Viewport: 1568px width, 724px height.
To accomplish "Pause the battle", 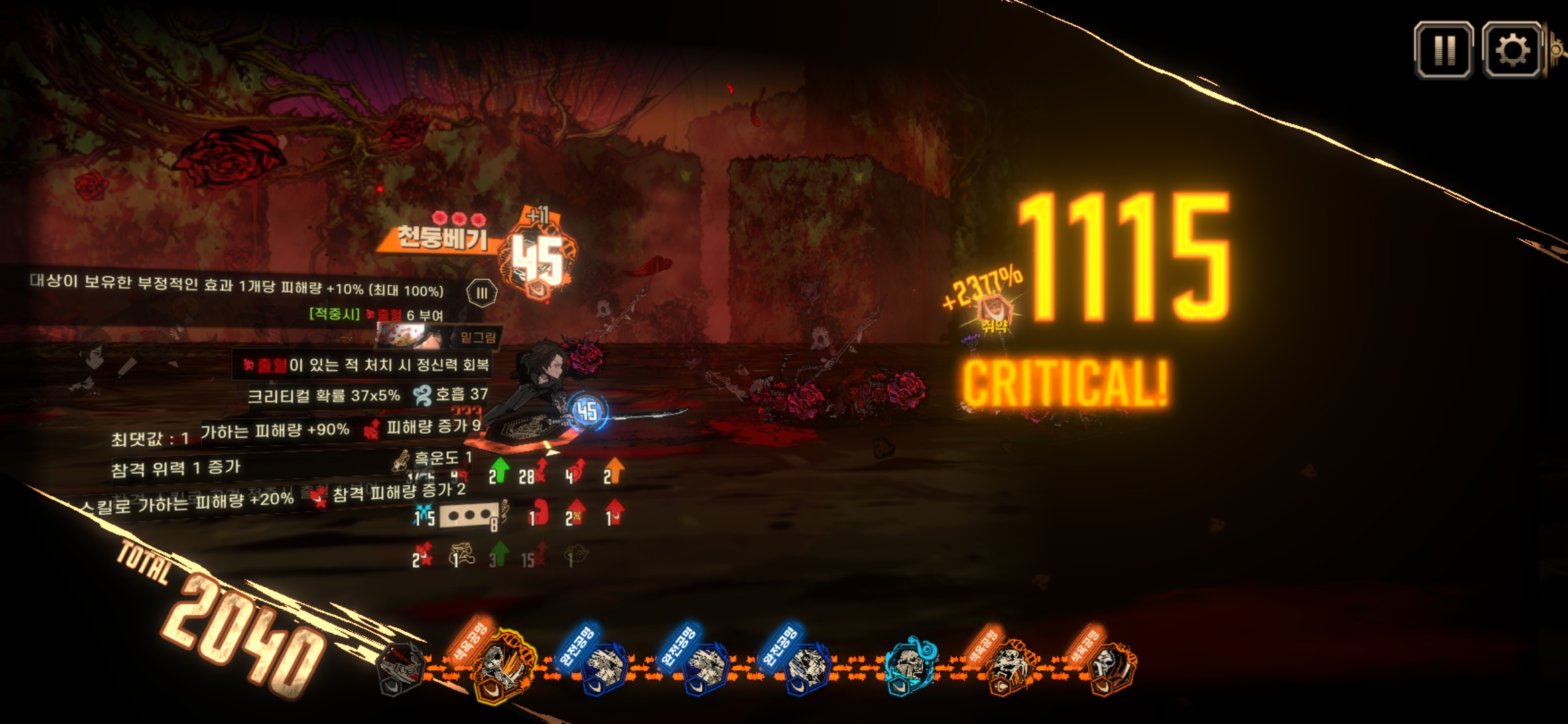I will [1443, 50].
